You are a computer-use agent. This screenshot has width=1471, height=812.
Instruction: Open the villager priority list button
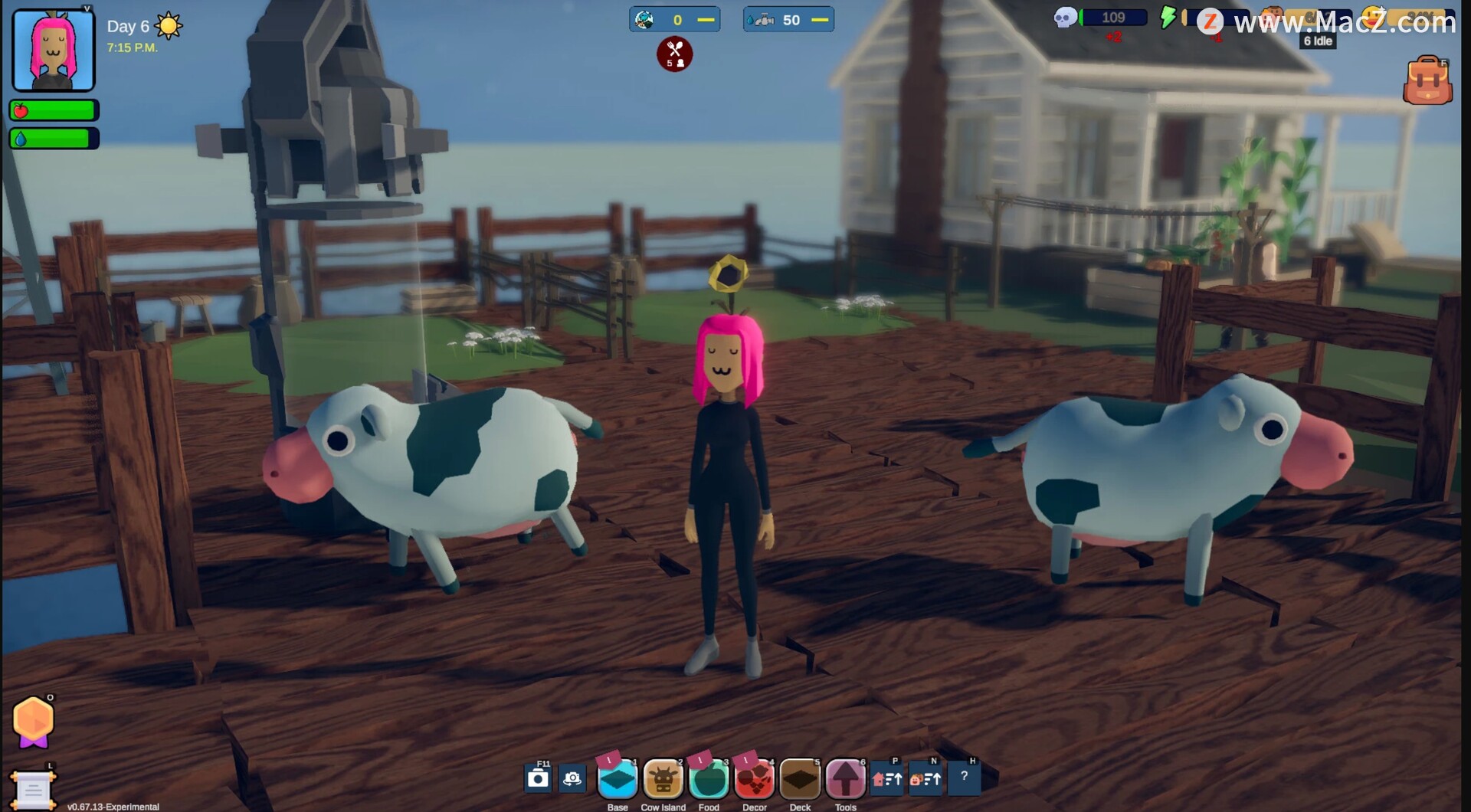926,779
